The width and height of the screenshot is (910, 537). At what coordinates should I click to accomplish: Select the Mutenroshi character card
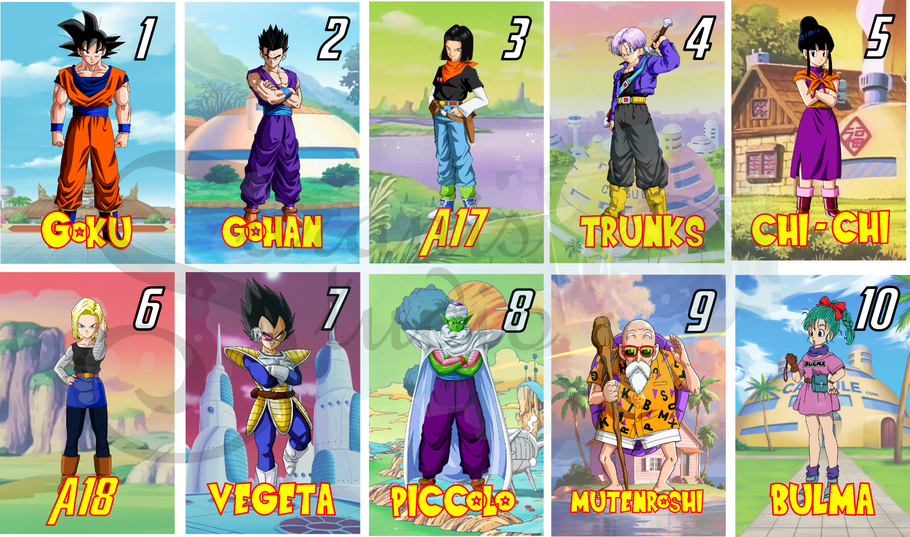click(640, 402)
